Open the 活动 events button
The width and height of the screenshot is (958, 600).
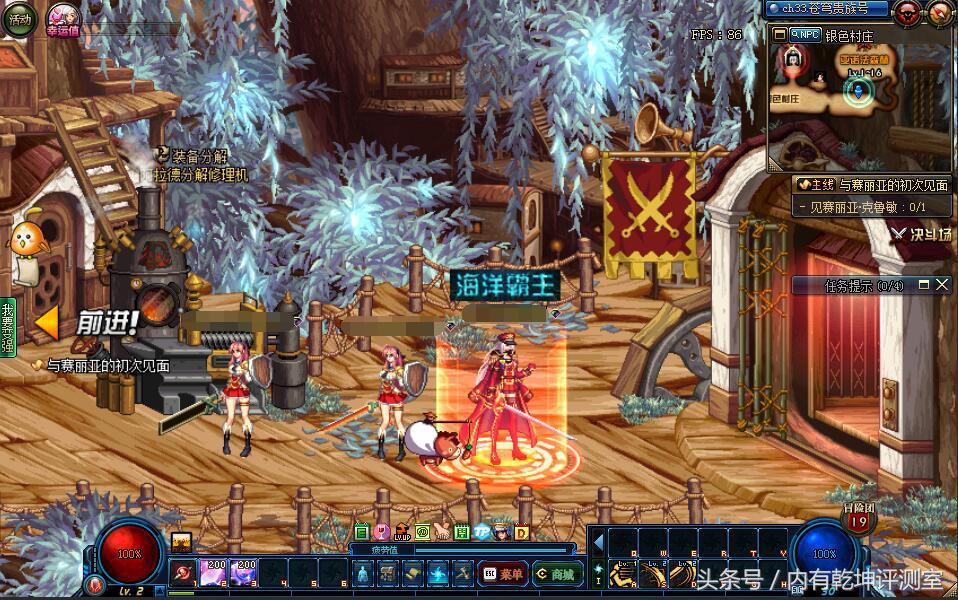[18, 20]
